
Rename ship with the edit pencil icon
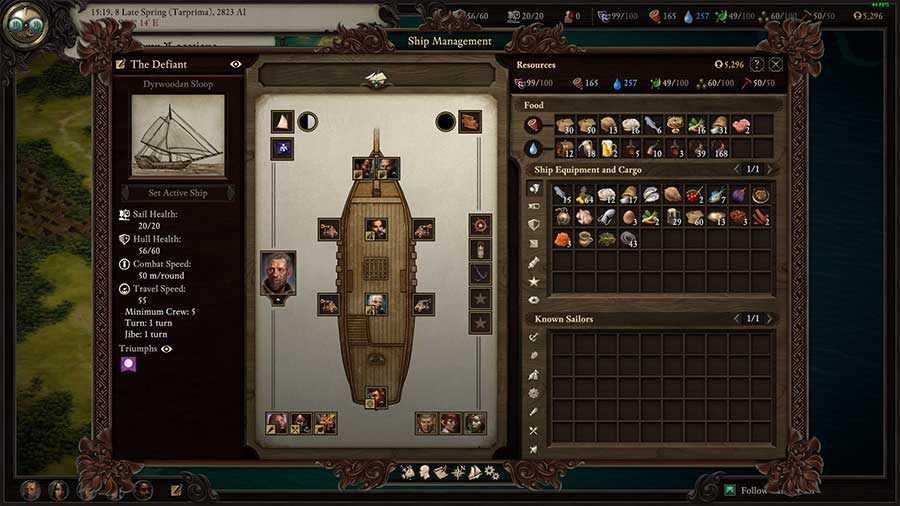click(x=121, y=64)
